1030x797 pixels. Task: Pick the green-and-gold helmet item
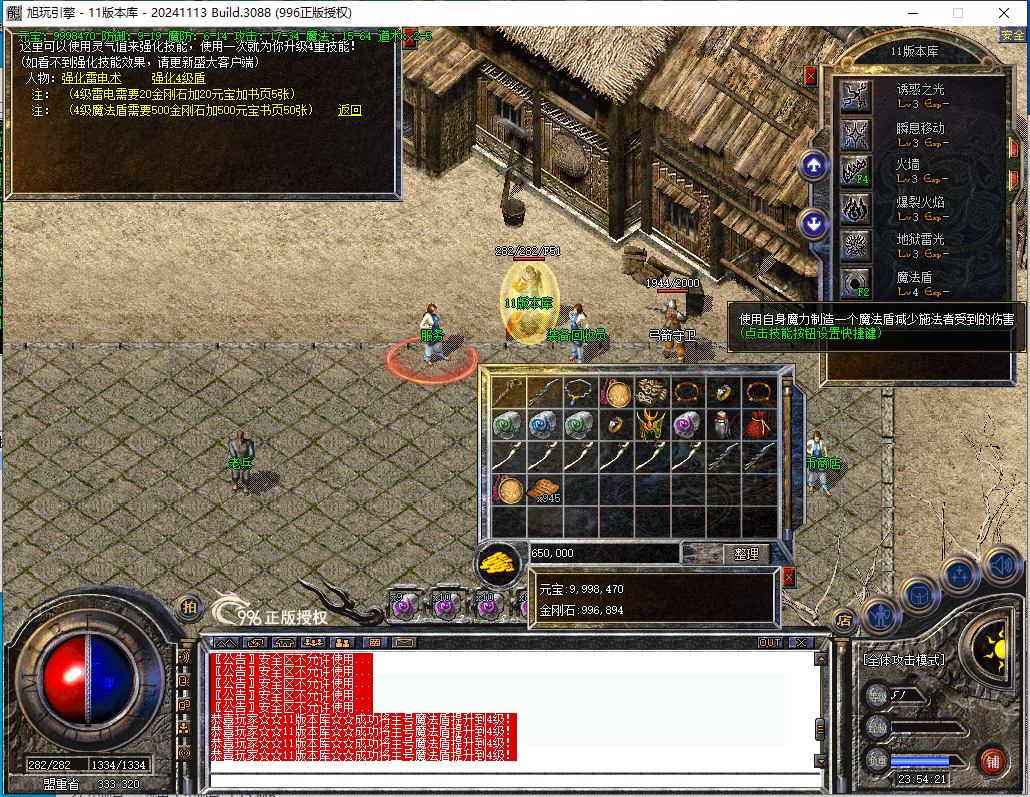pos(651,425)
